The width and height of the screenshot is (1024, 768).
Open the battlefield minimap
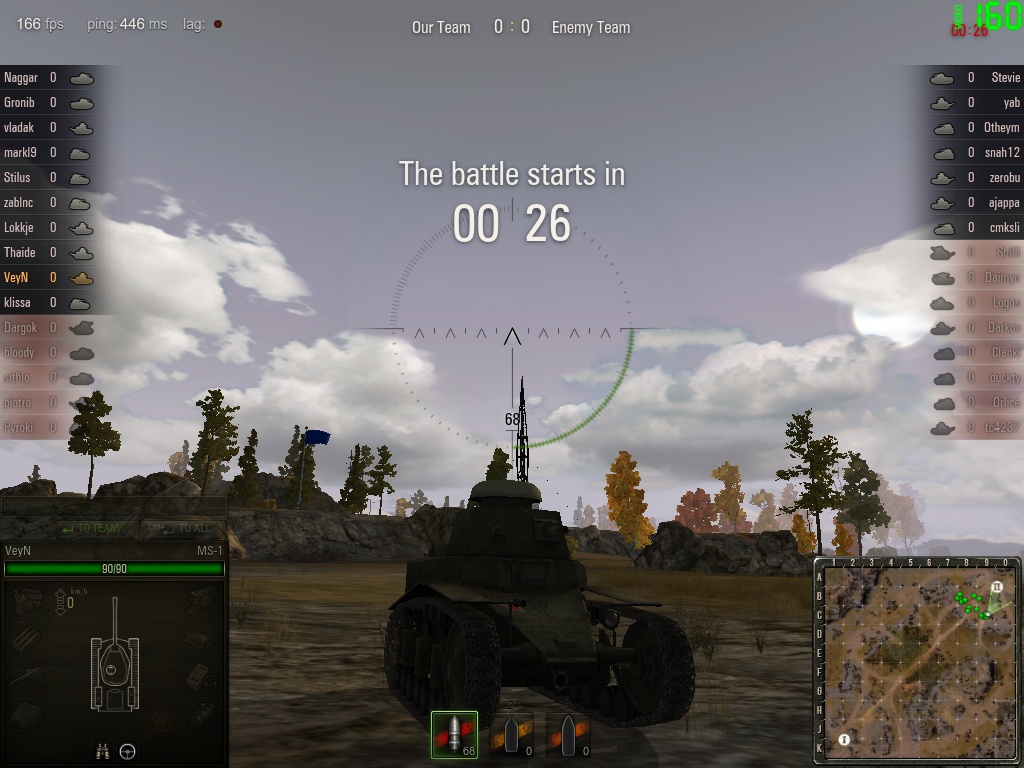coord(916,660)
